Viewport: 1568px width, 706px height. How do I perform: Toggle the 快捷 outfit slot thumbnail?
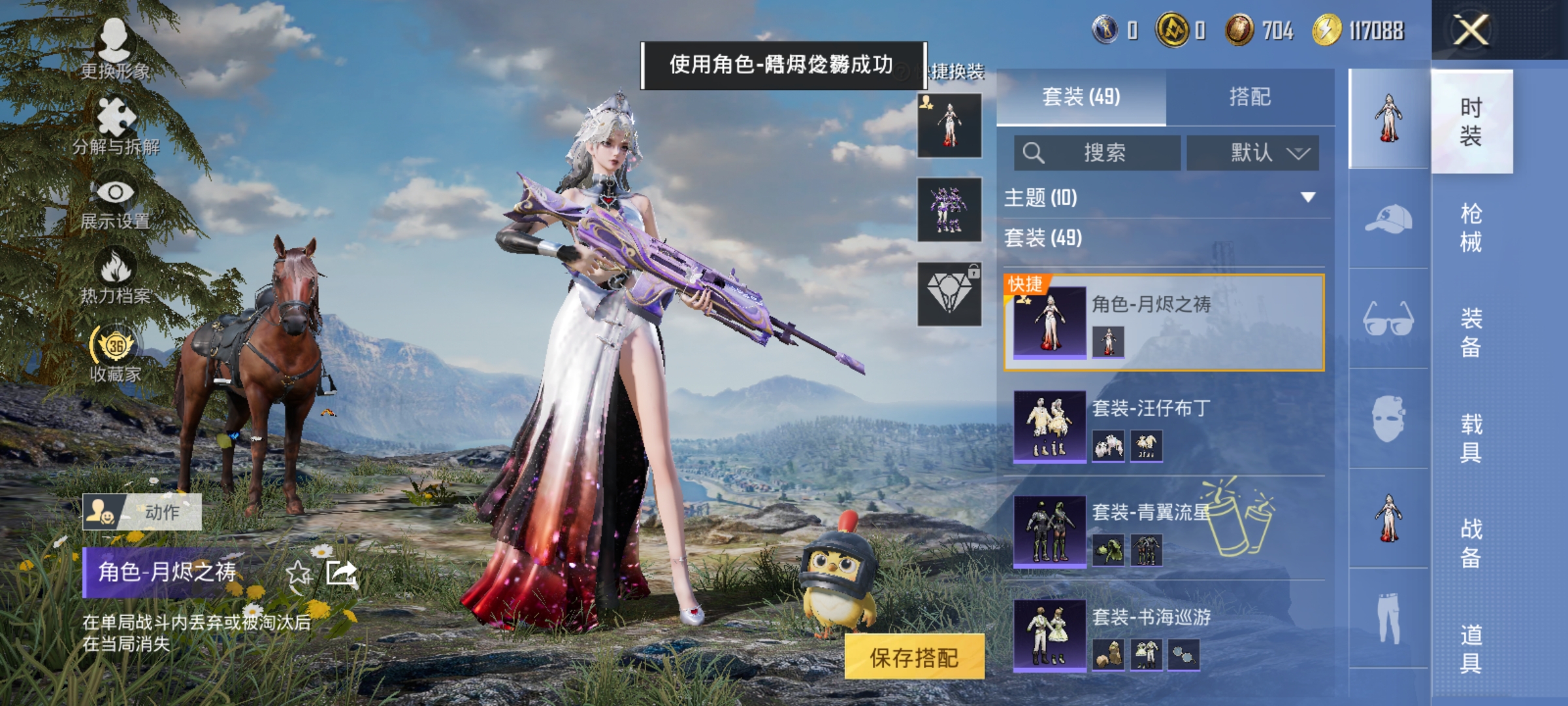pyautogui.click(x=951, y=124)
